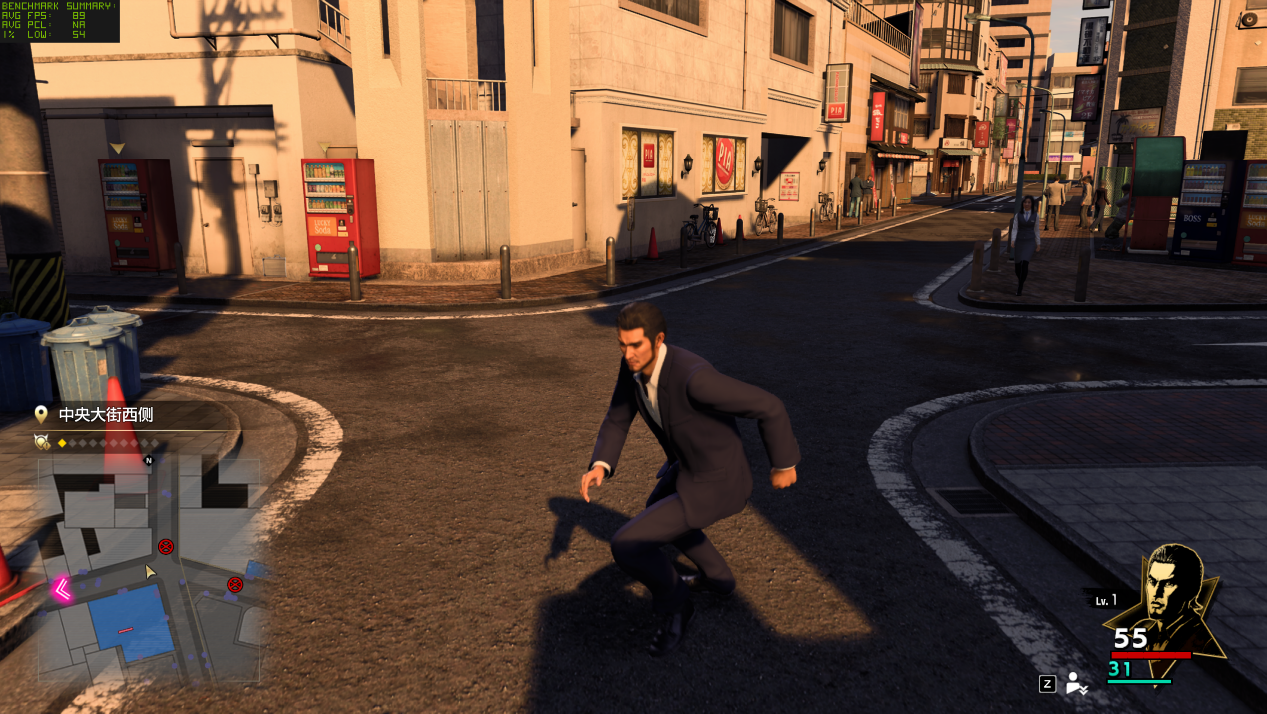
Task: Select the 中央大街西侧 location label
Action: [x=105, y=414]
